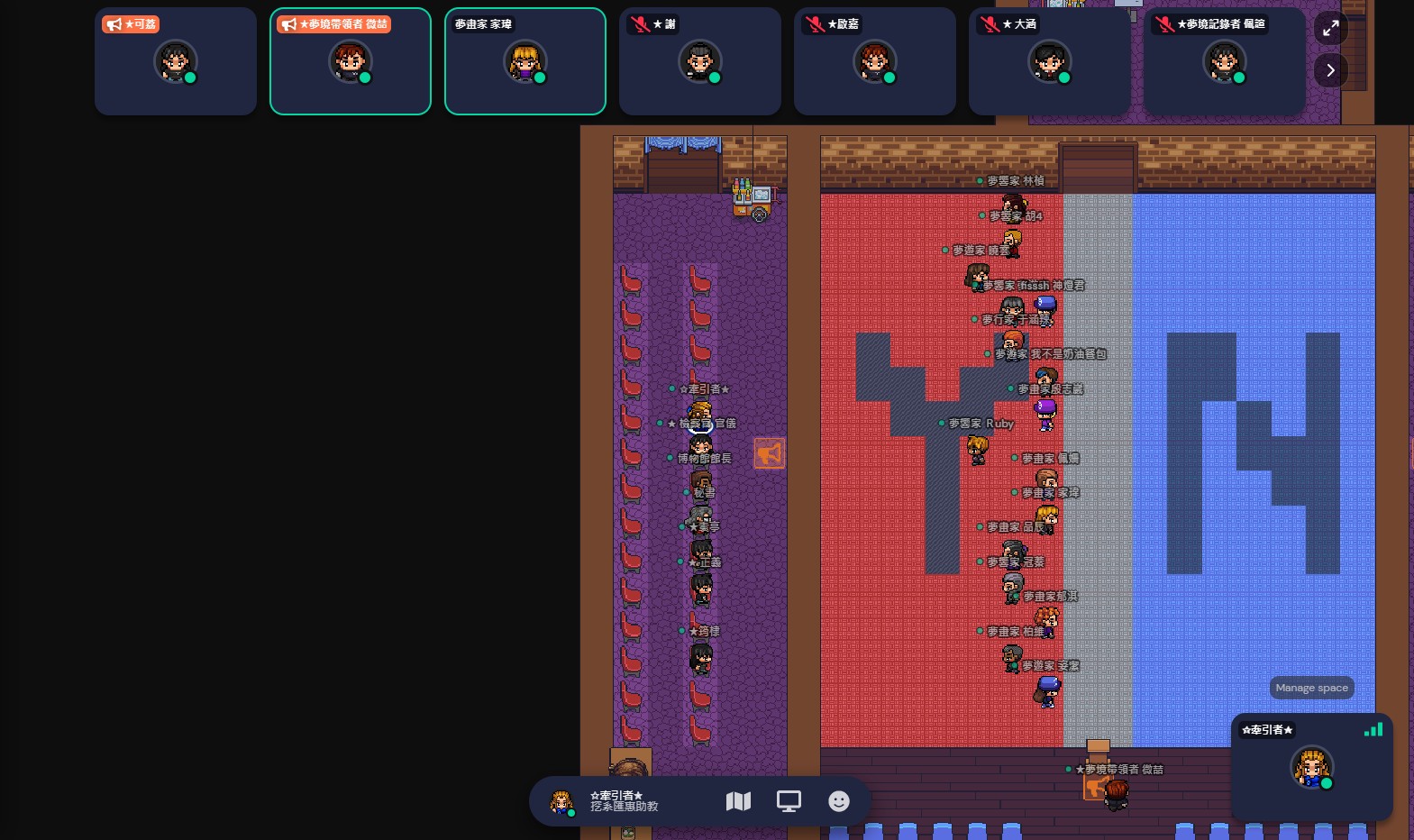Select the ★夢境帶領者 participant tile

(351, 61)
